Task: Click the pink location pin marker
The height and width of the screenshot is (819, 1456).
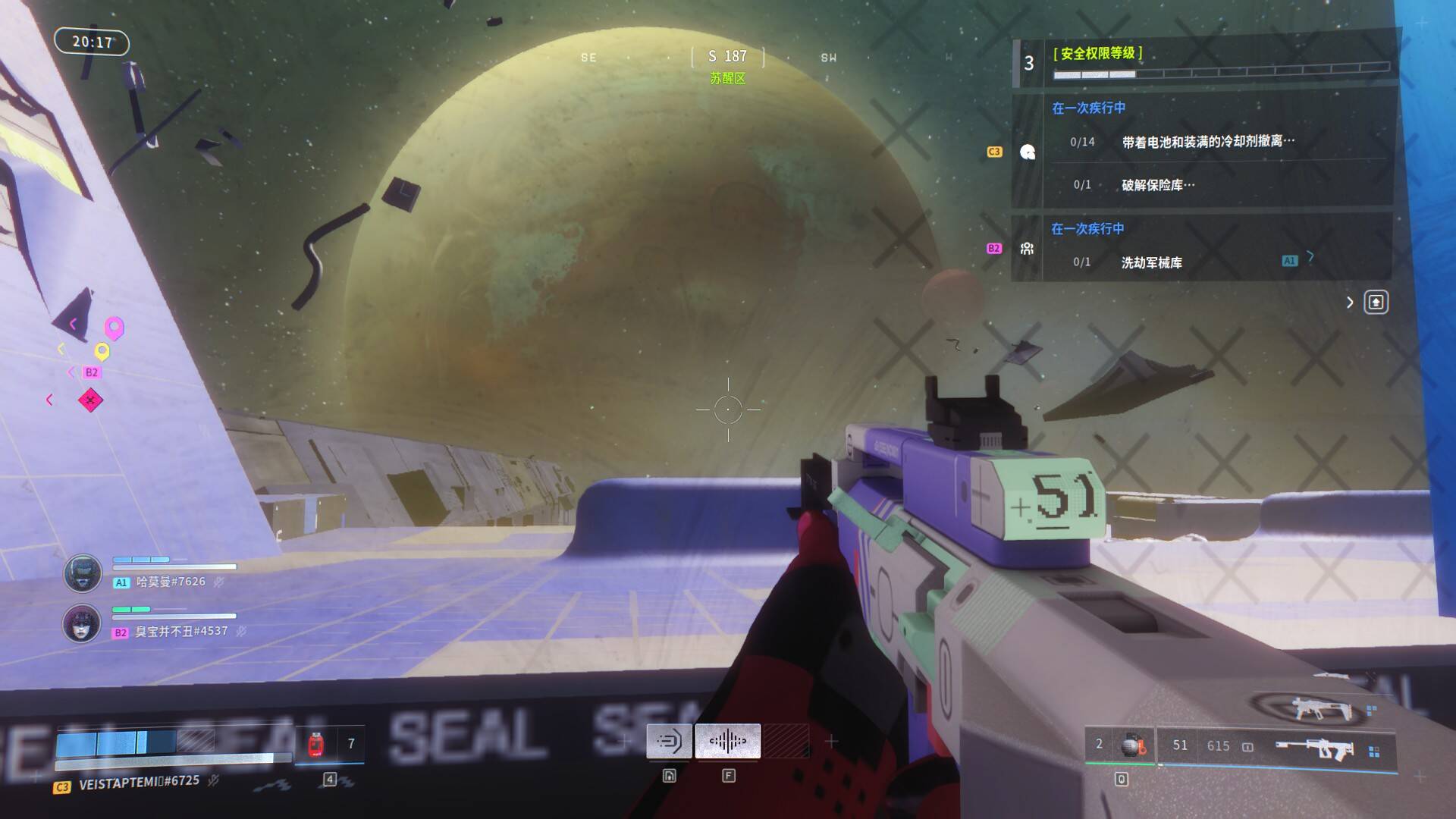Action: click(114, 328)
